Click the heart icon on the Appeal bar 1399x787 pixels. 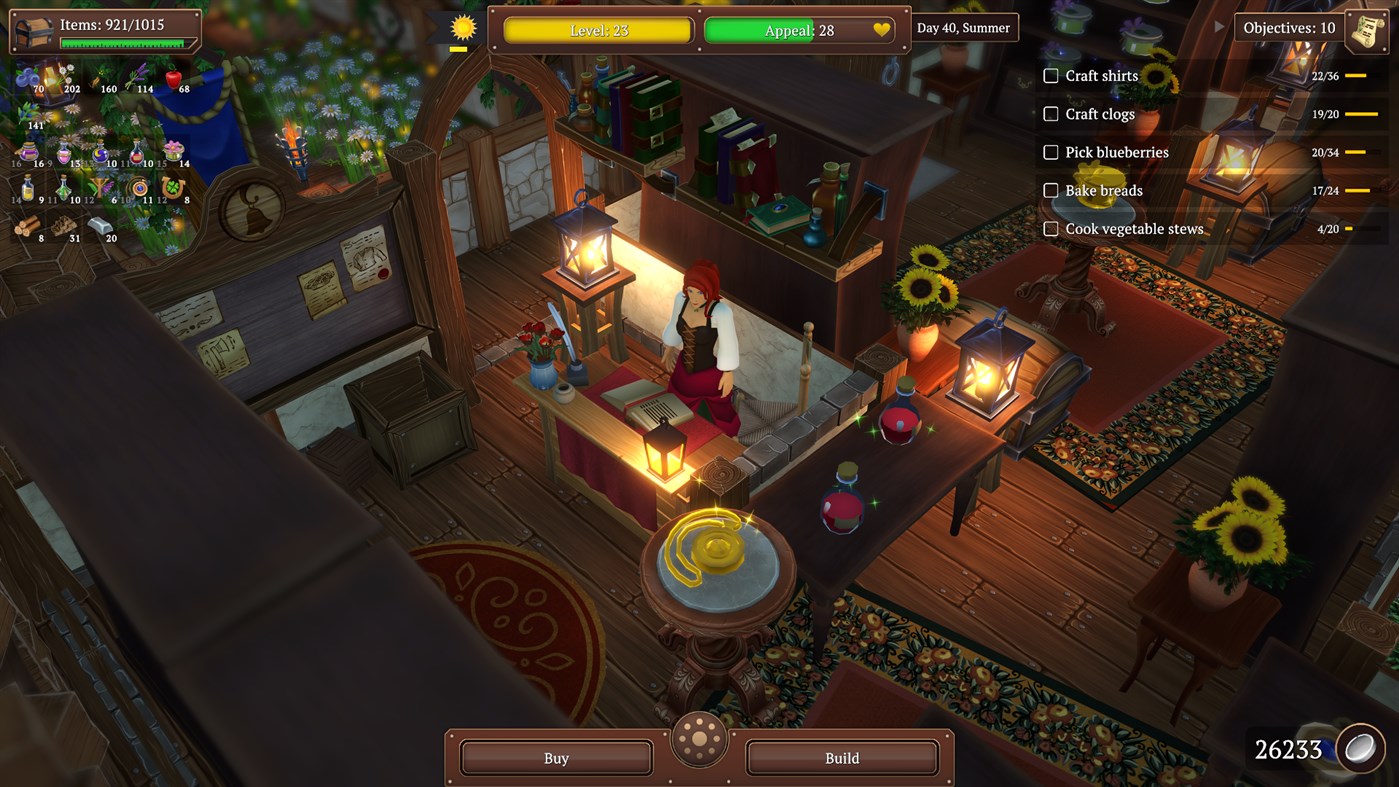coord(879,30)
